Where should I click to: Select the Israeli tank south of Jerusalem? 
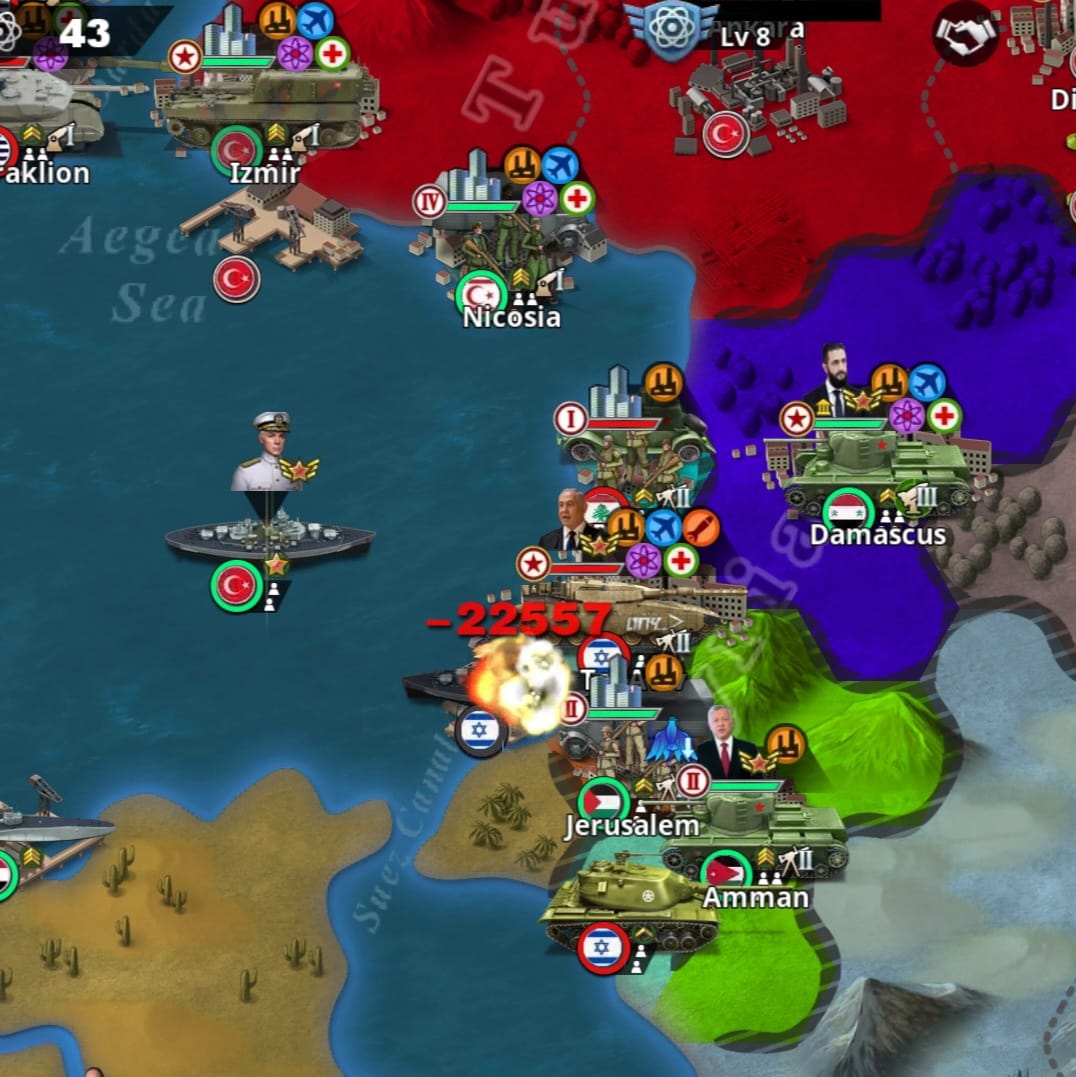(627, 905)
